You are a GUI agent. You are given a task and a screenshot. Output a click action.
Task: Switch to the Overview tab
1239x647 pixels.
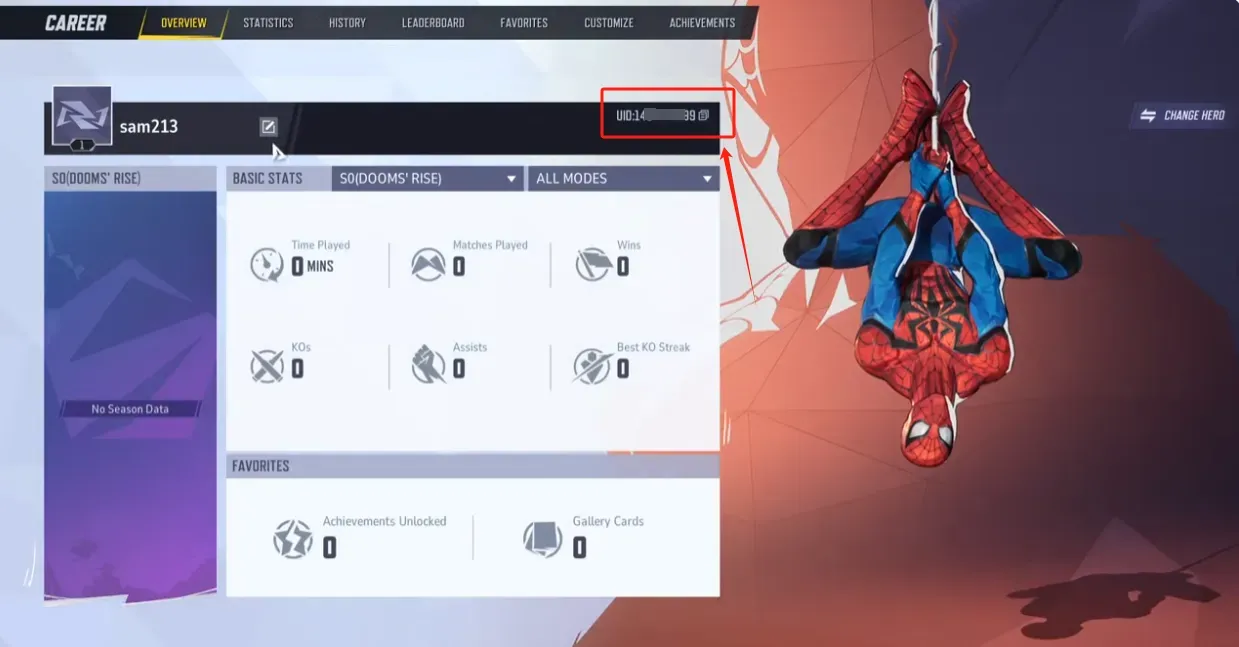coord(183,22)
